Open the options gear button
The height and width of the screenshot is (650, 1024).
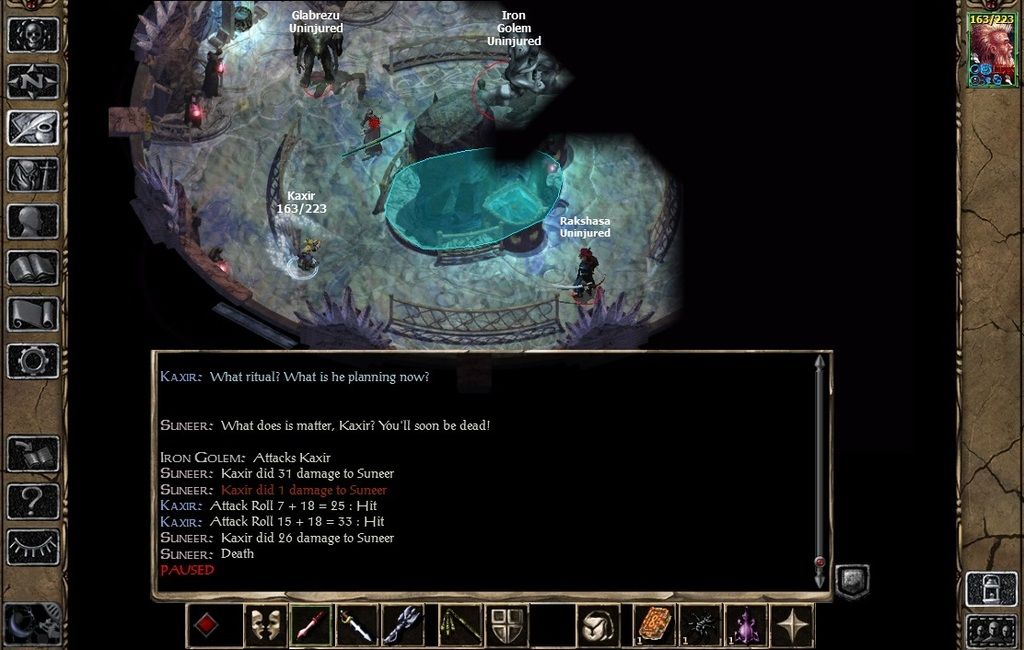click(33, 360)
